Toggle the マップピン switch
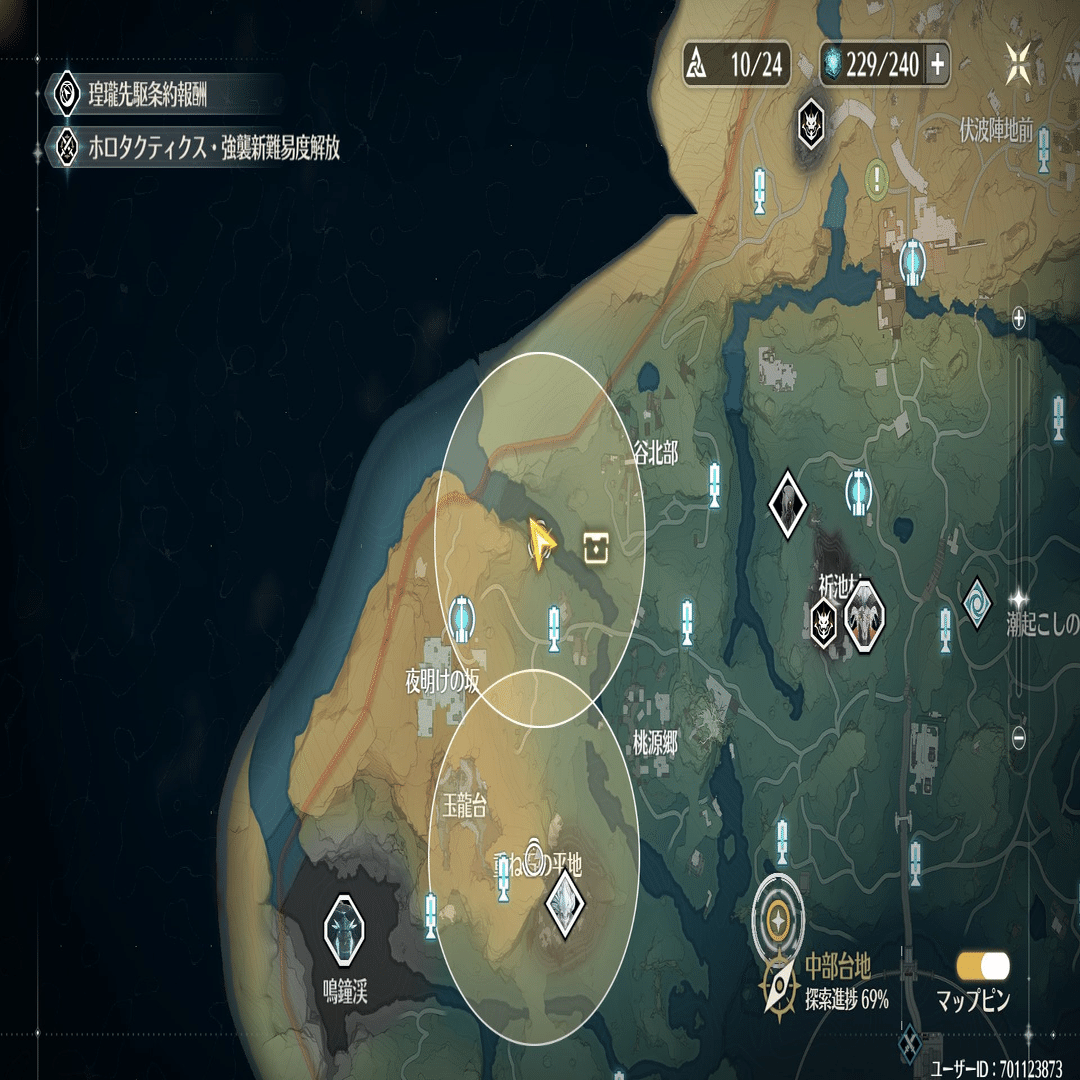 (x=983, y=966)
